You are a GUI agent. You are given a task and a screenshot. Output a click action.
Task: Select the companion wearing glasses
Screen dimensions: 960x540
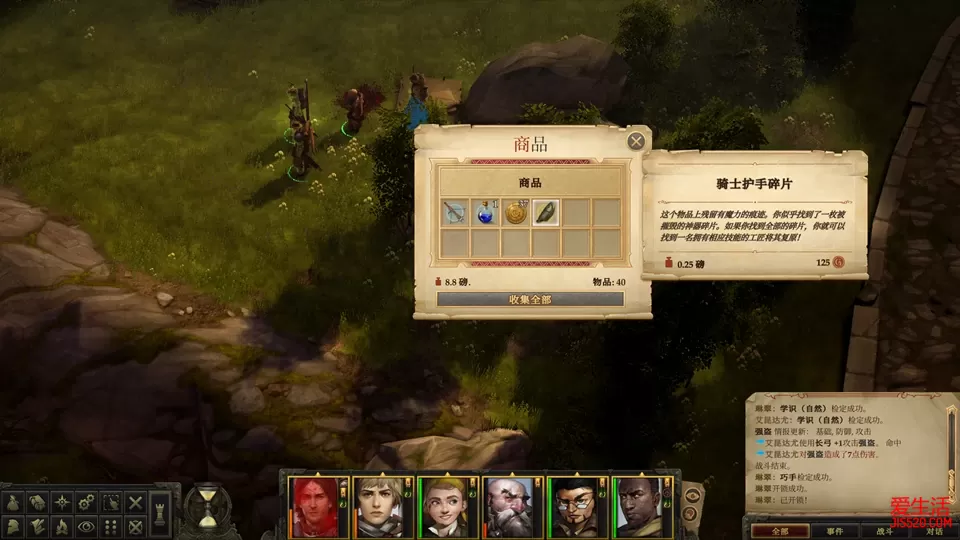pyautogui.click(x=573, y=505)
